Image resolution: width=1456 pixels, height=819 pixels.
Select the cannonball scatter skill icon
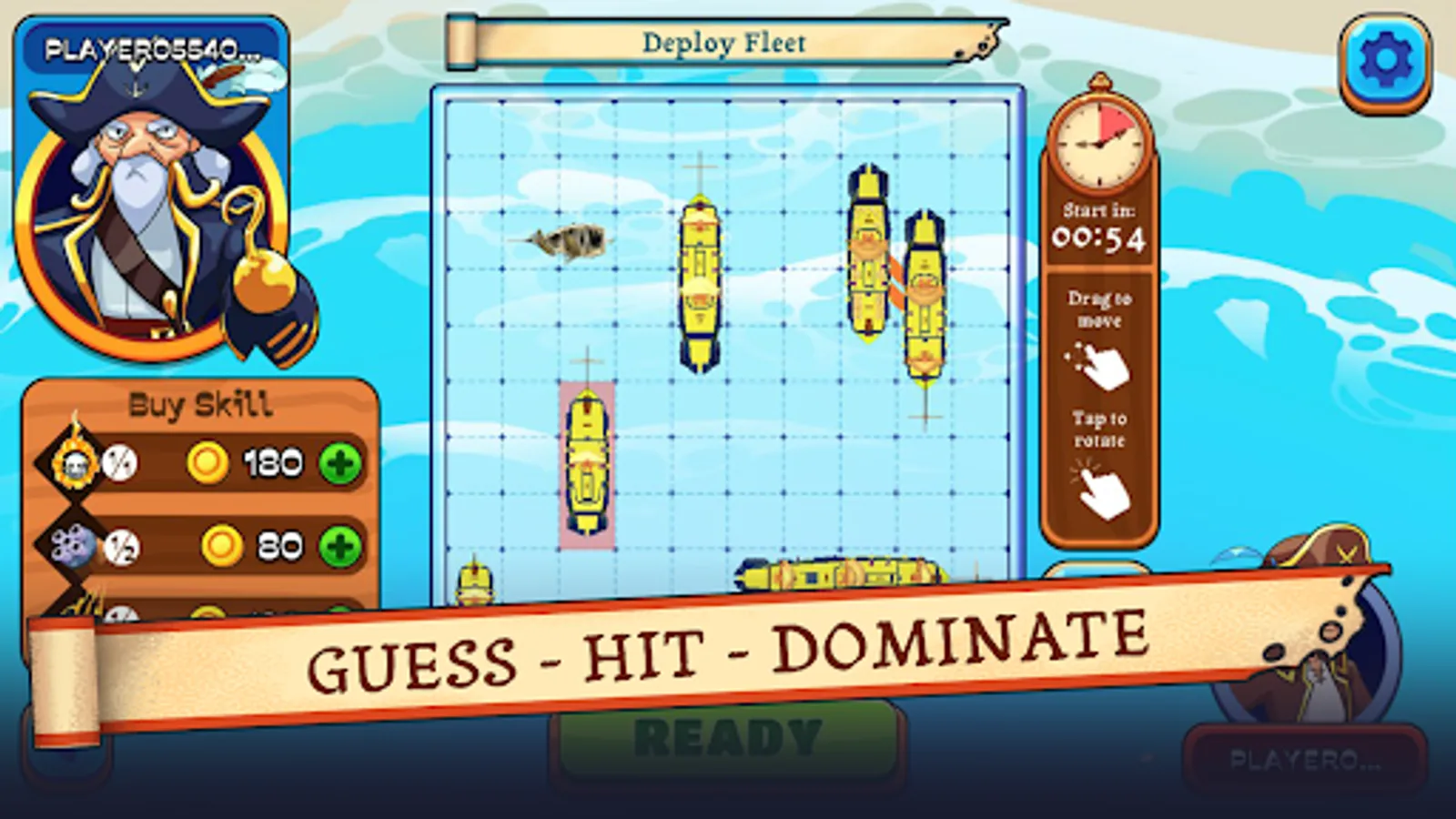(x=73, y=544)
